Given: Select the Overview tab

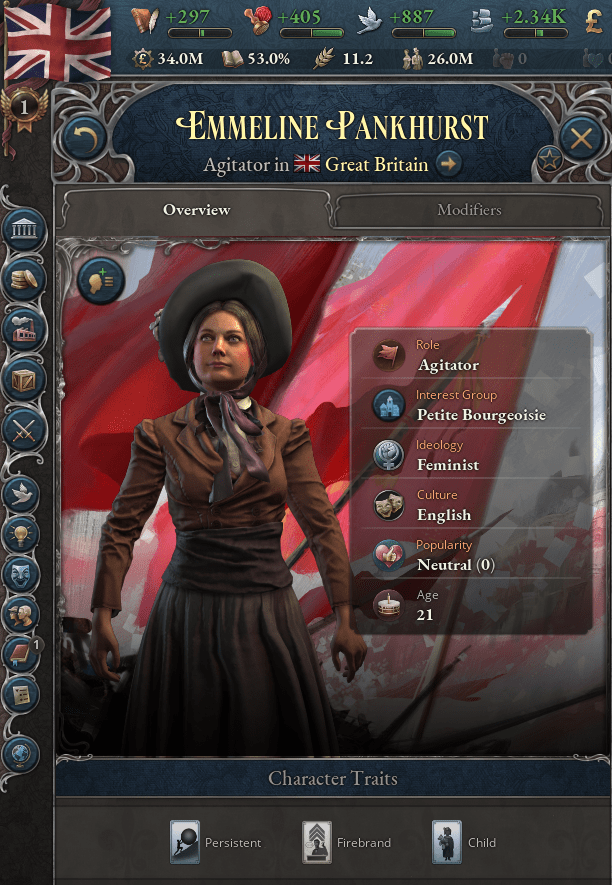Looking at the screenshot, I should pyautogui.click(x=196, y=210).
